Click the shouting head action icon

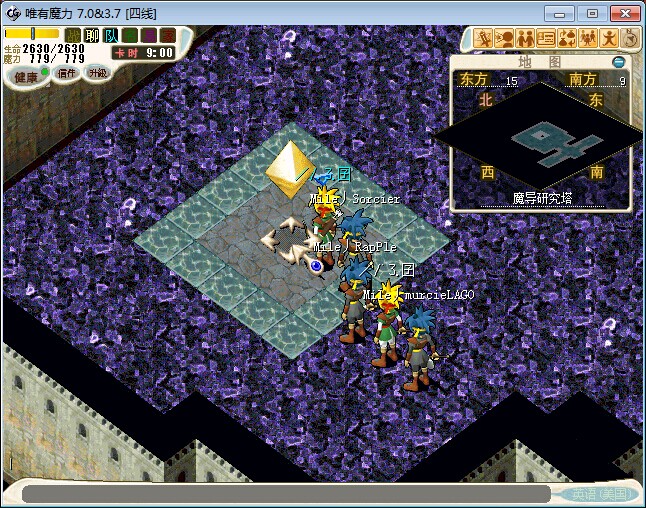point(504,39)
